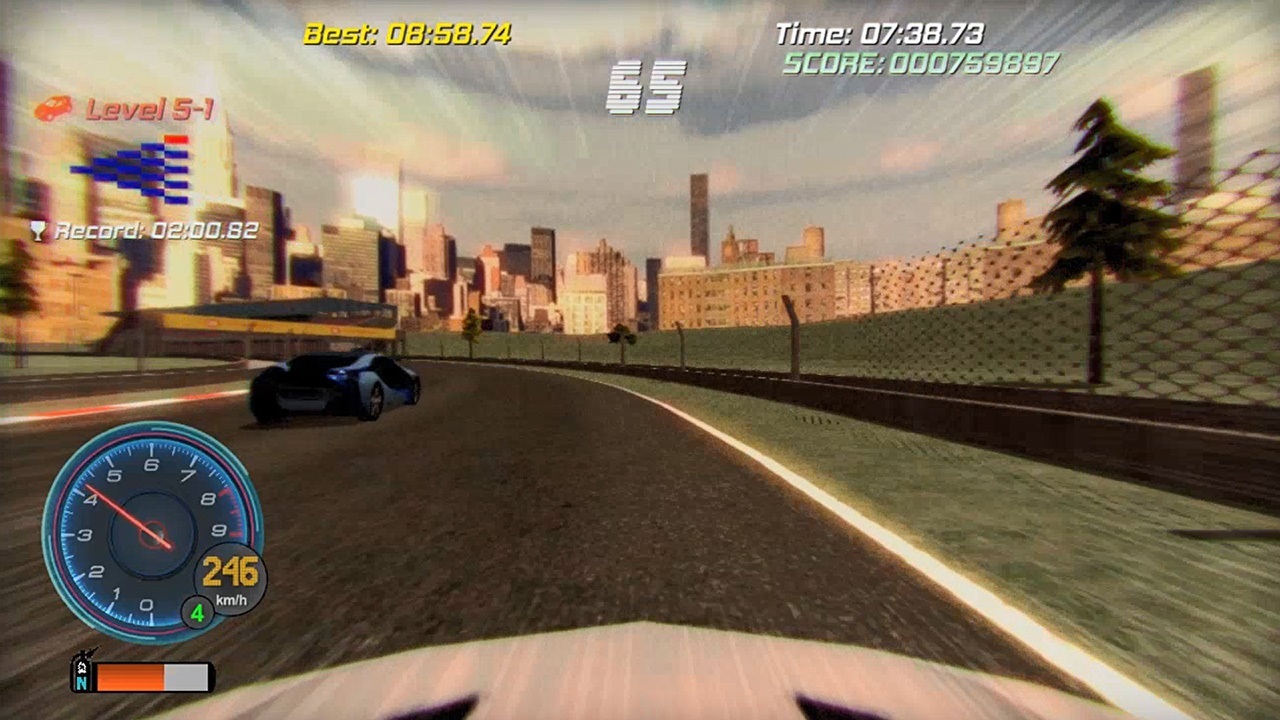1280x720 pixels.
Task: Toggle the central 65 lap counter
Action: [x=648, y=85]
